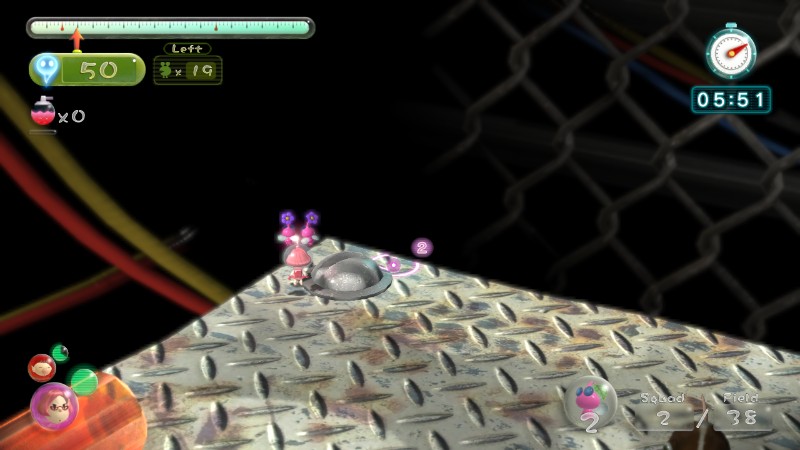Use the red spray bottle icon
The height and width of the screenshot is (450, 800).
pyautogui.click(x=44, y=114)
